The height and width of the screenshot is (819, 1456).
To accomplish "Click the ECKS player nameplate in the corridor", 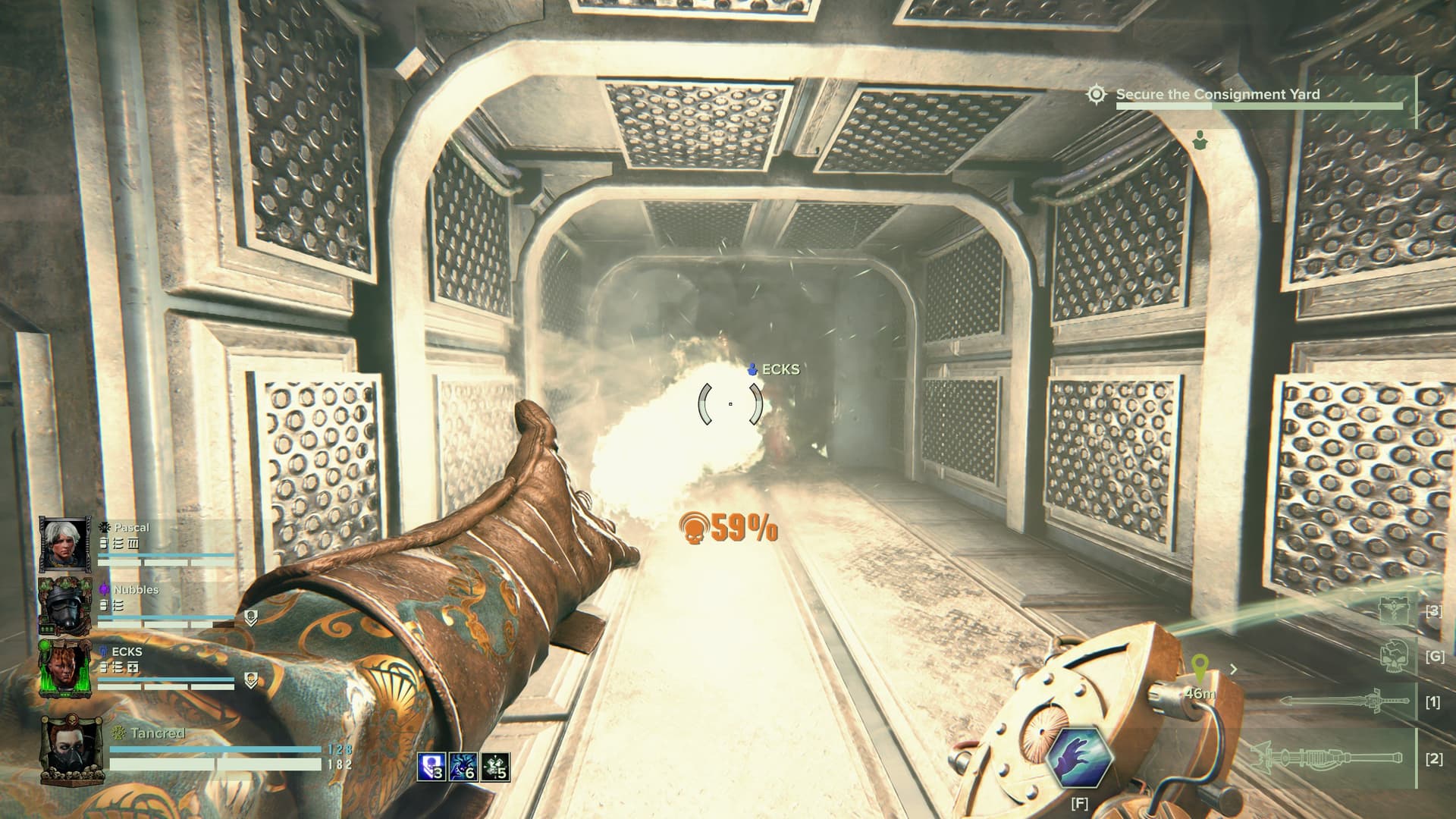I will pyautogui.click(x=773, y=370).
